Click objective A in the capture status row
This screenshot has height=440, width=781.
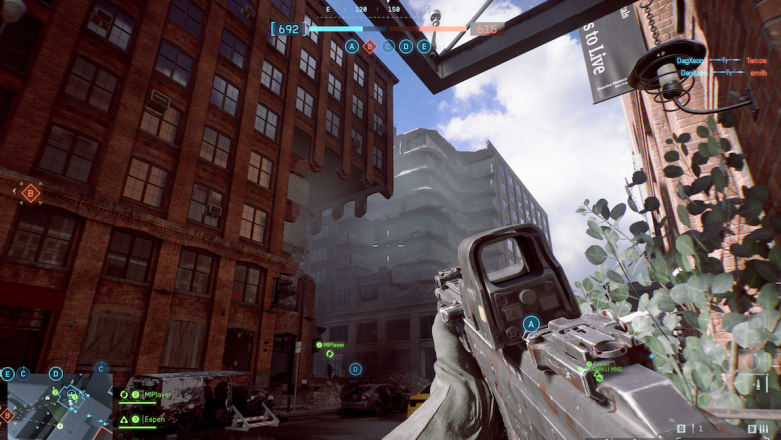pos(351,46)
